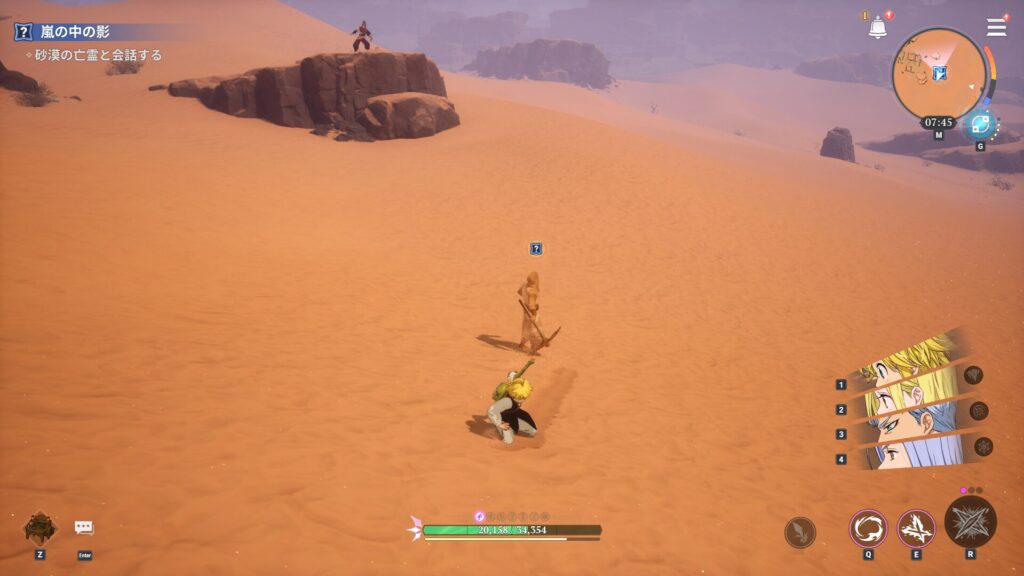Switch to the third party member portrait

[905, 428]
